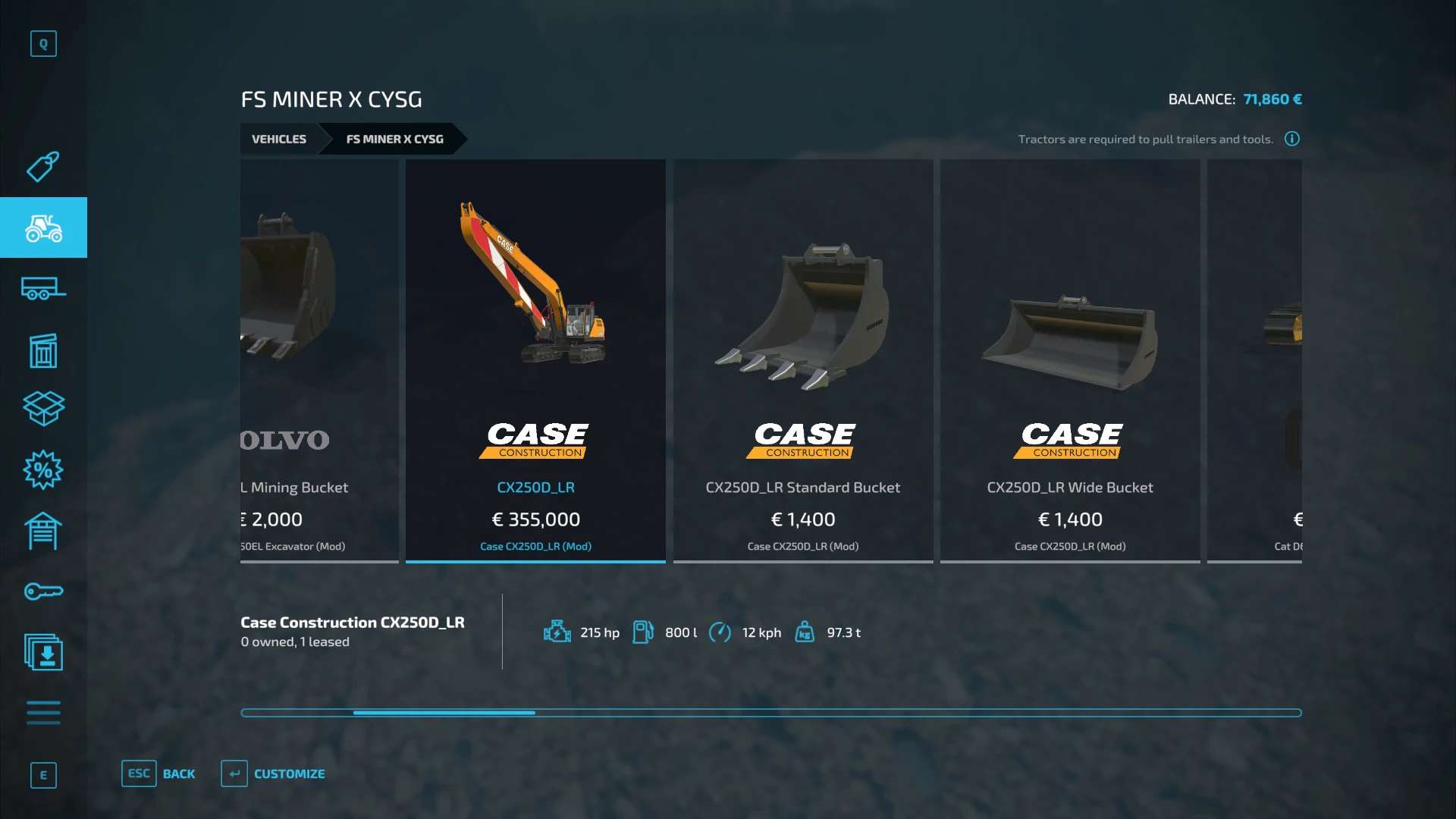1456x819 pixels.
Task: Open the Buildings shop icon
Action: pyautogui.click(x=43, y=350)
